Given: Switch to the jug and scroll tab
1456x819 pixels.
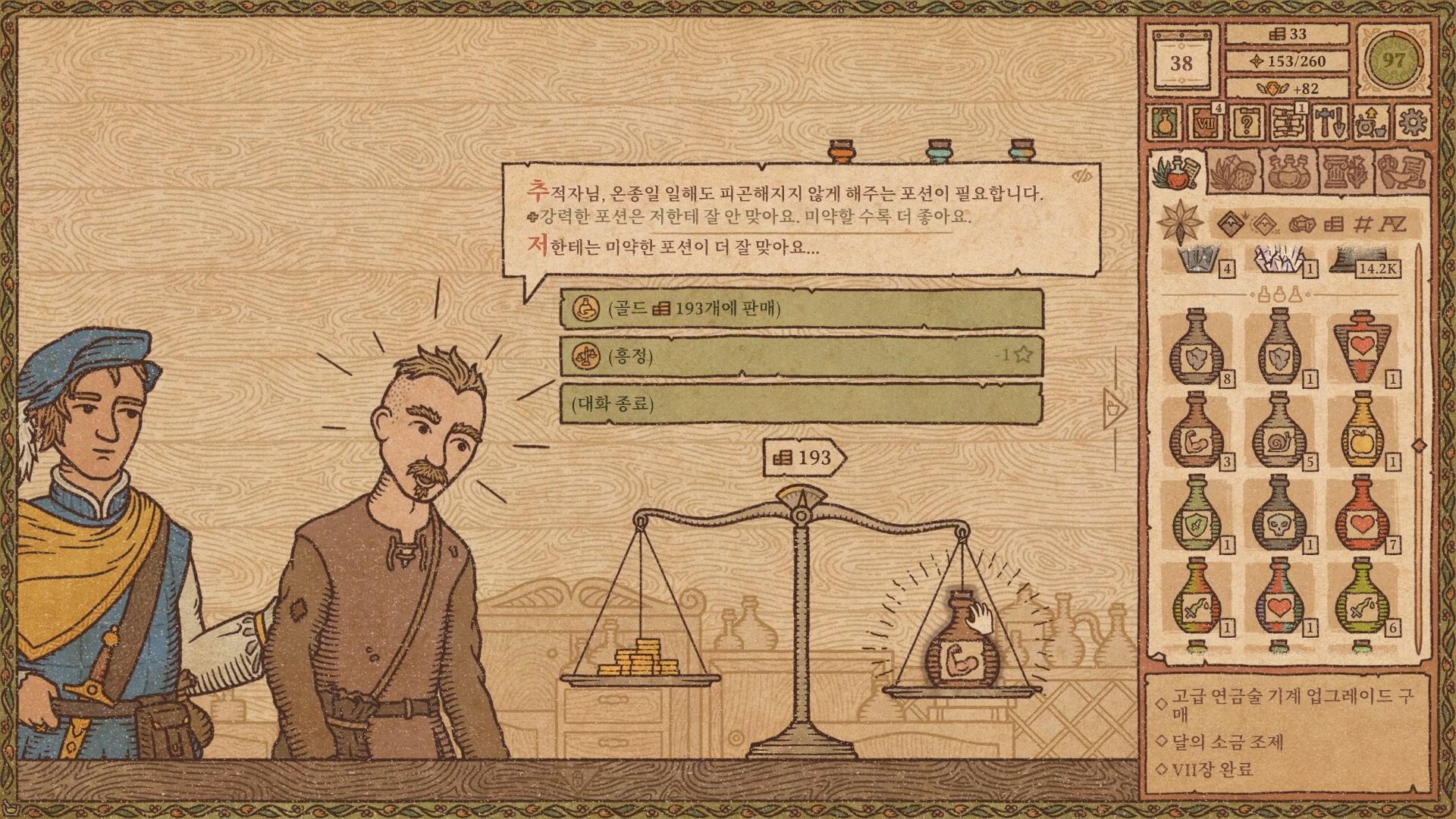Looking at the screenshot, I should [1400, 172].
